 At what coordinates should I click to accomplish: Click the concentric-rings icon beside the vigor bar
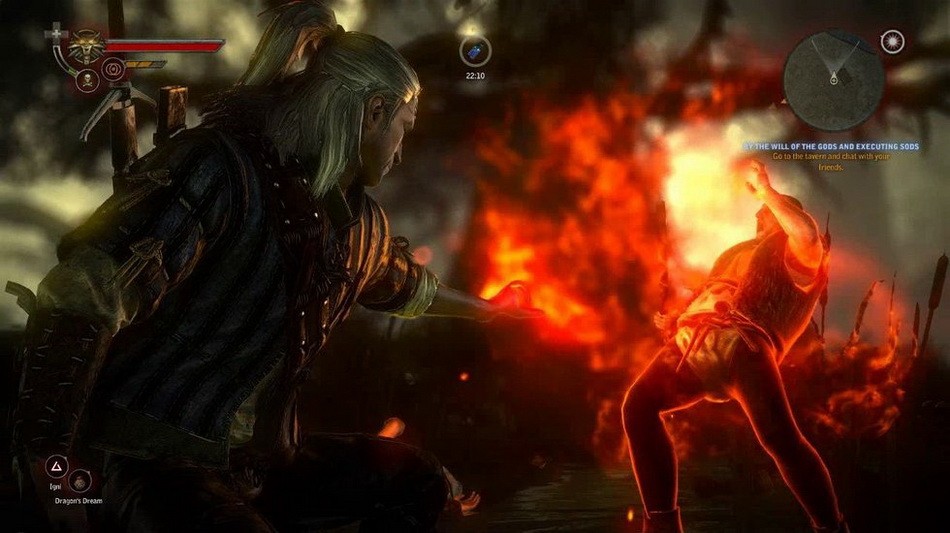click(x=112, y=70)
